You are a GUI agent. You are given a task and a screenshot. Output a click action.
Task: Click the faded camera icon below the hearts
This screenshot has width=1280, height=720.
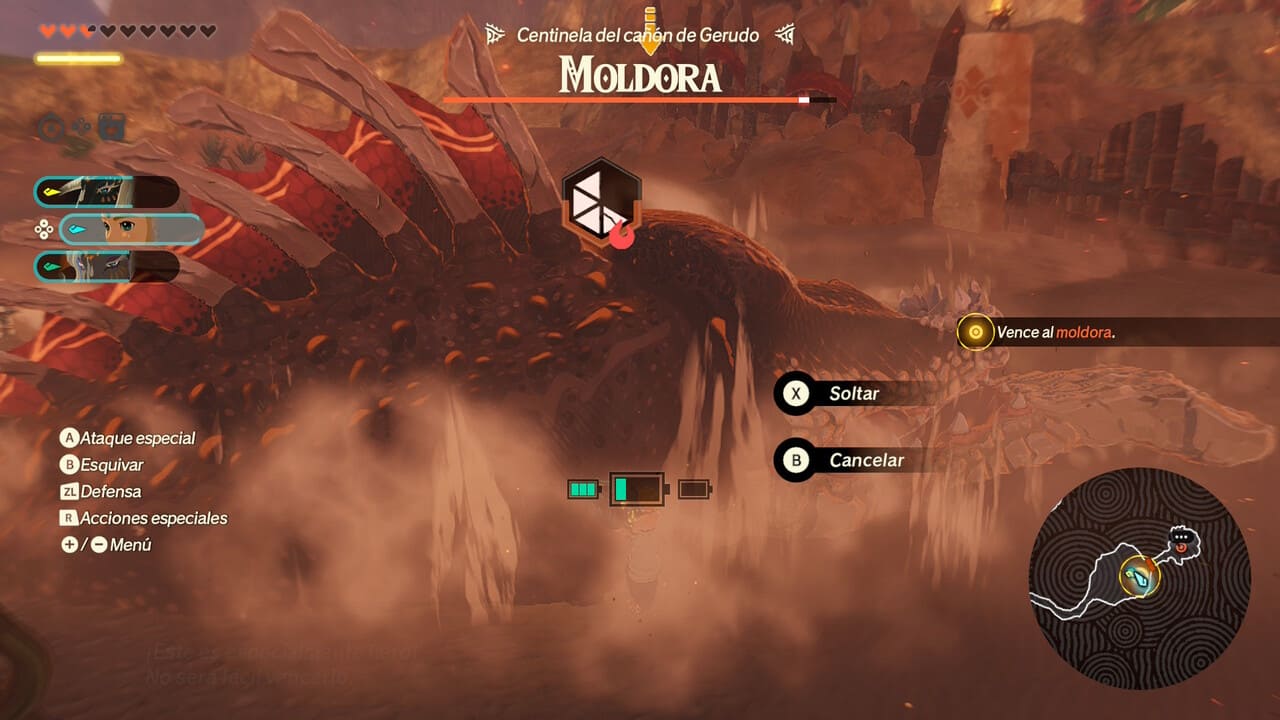(111, 127)
